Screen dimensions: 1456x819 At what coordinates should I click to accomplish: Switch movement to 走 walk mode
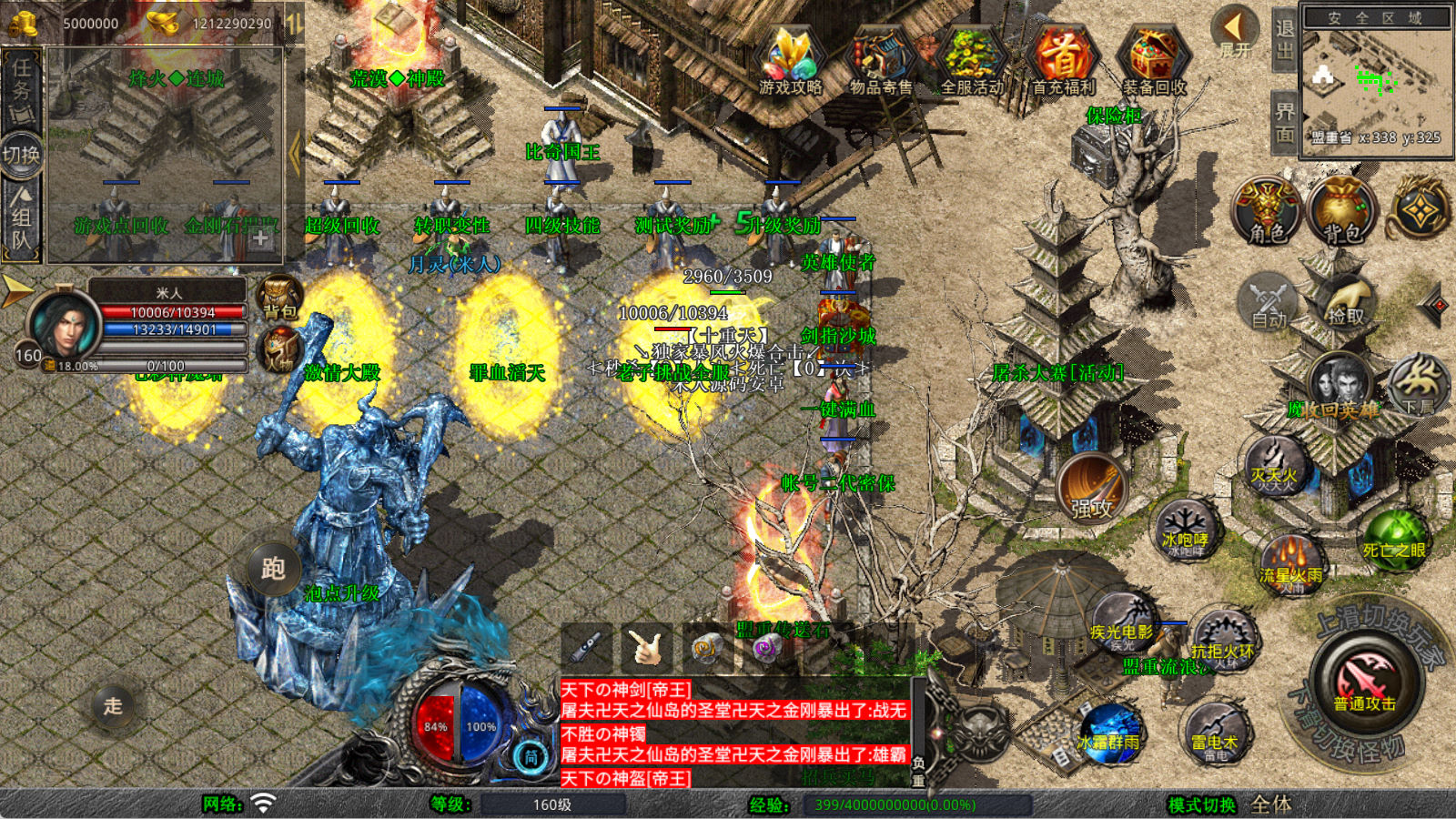point(113,705)
